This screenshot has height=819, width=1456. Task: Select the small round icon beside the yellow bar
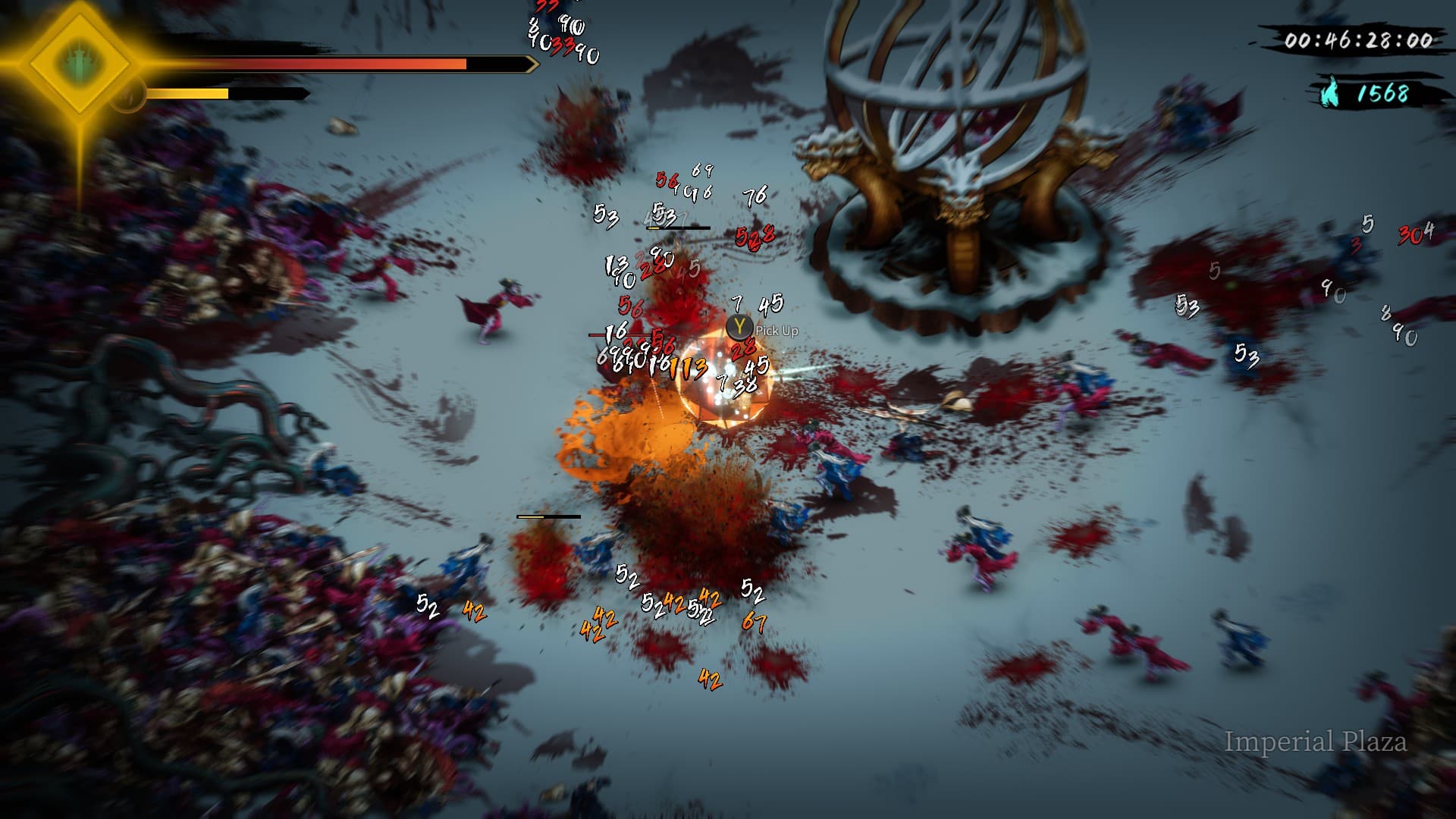(127, 96)
